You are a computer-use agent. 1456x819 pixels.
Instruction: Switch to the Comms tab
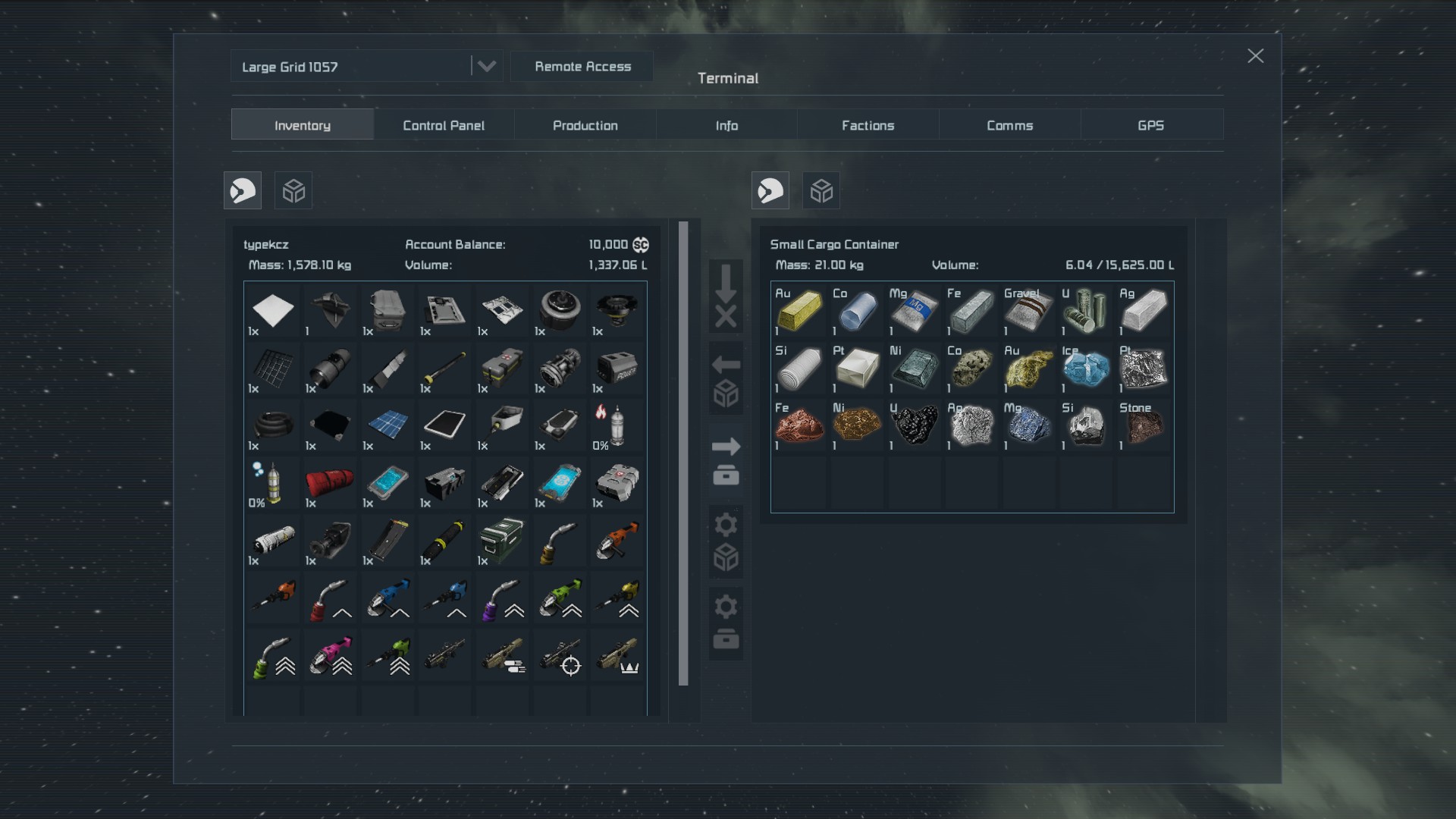pos(1009,125)
